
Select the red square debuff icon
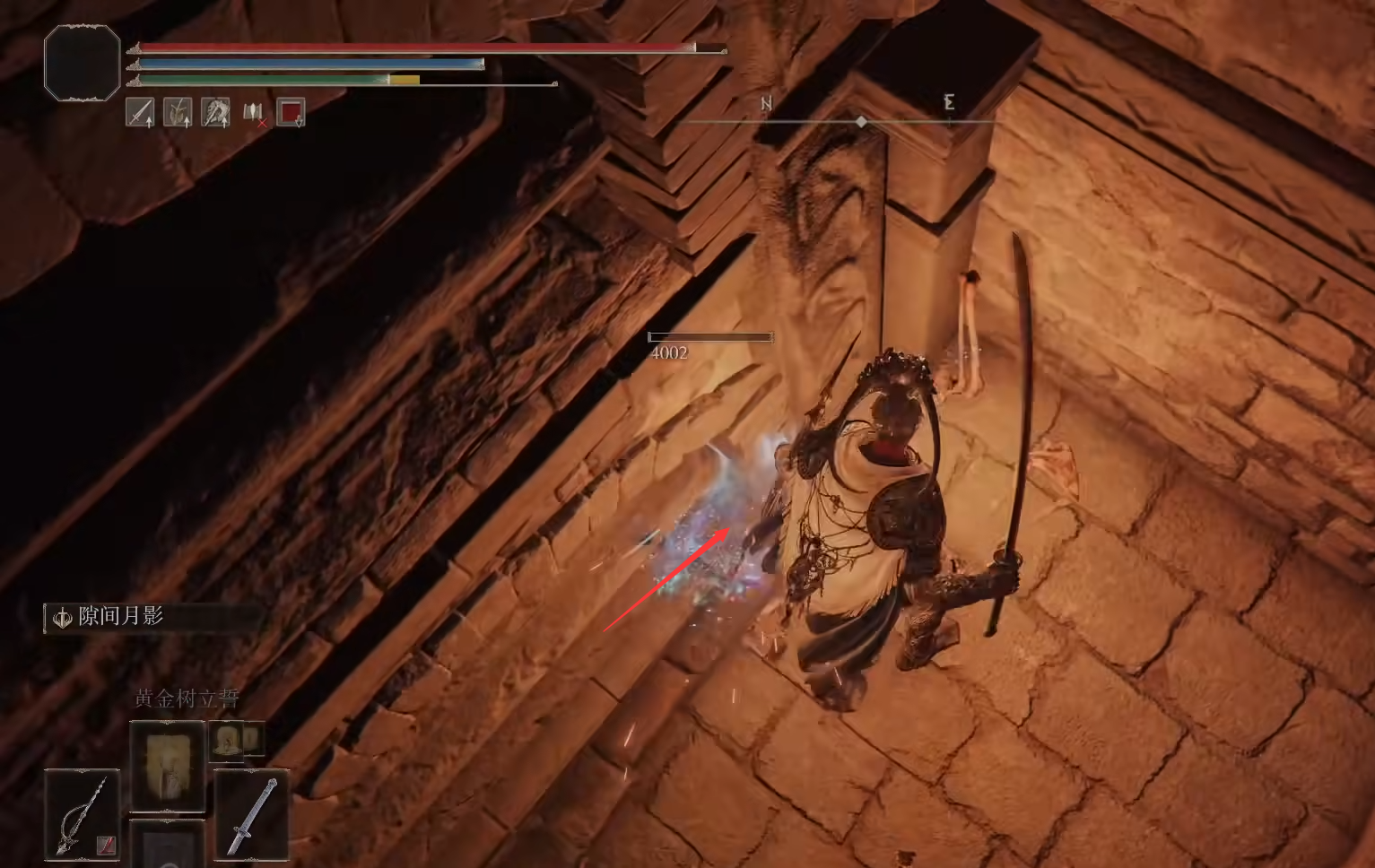(291, 112)
